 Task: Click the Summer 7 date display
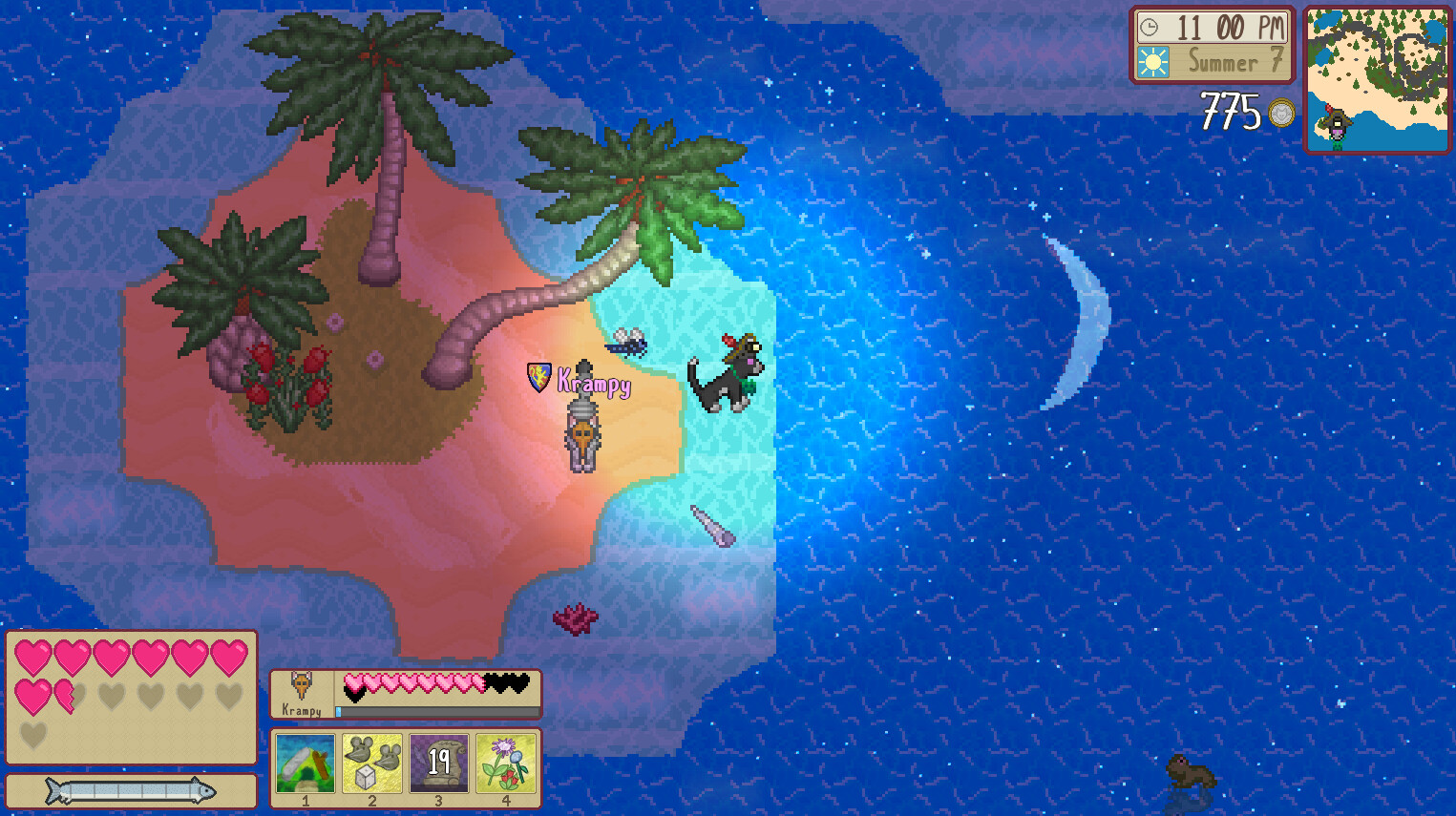1227,62
